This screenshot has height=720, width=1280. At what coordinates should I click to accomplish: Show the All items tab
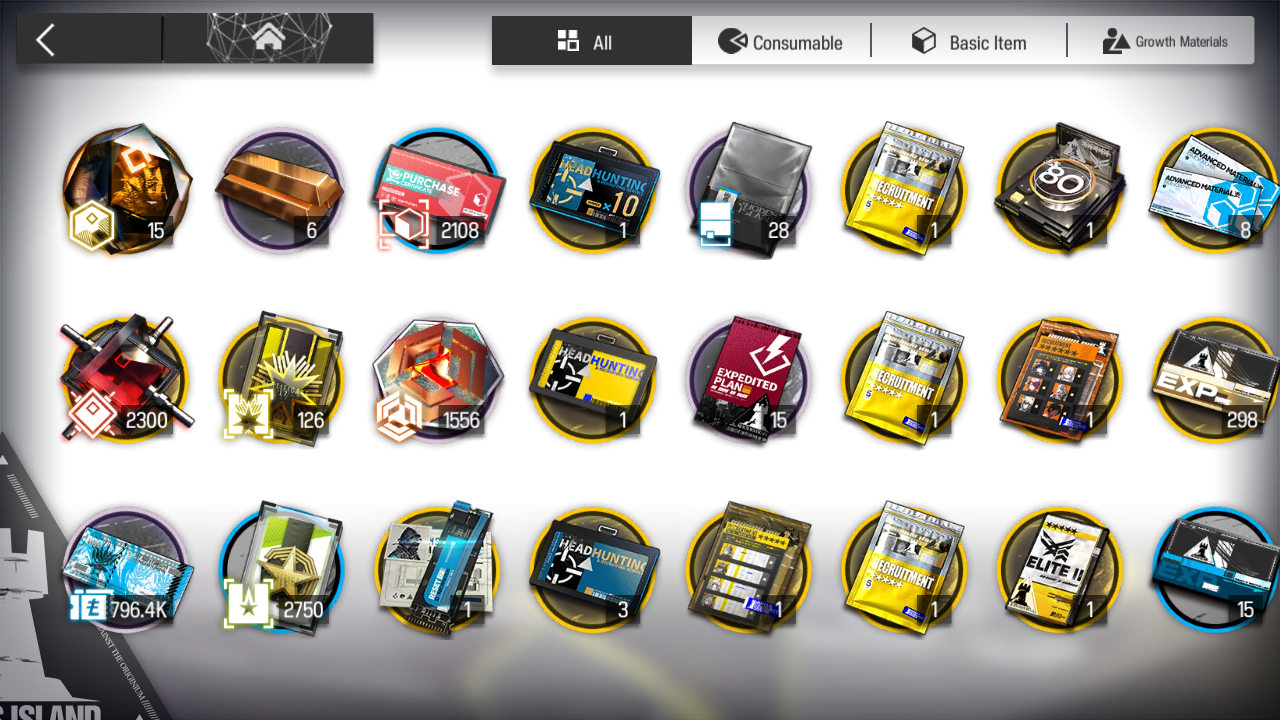(x=591, y=42)
